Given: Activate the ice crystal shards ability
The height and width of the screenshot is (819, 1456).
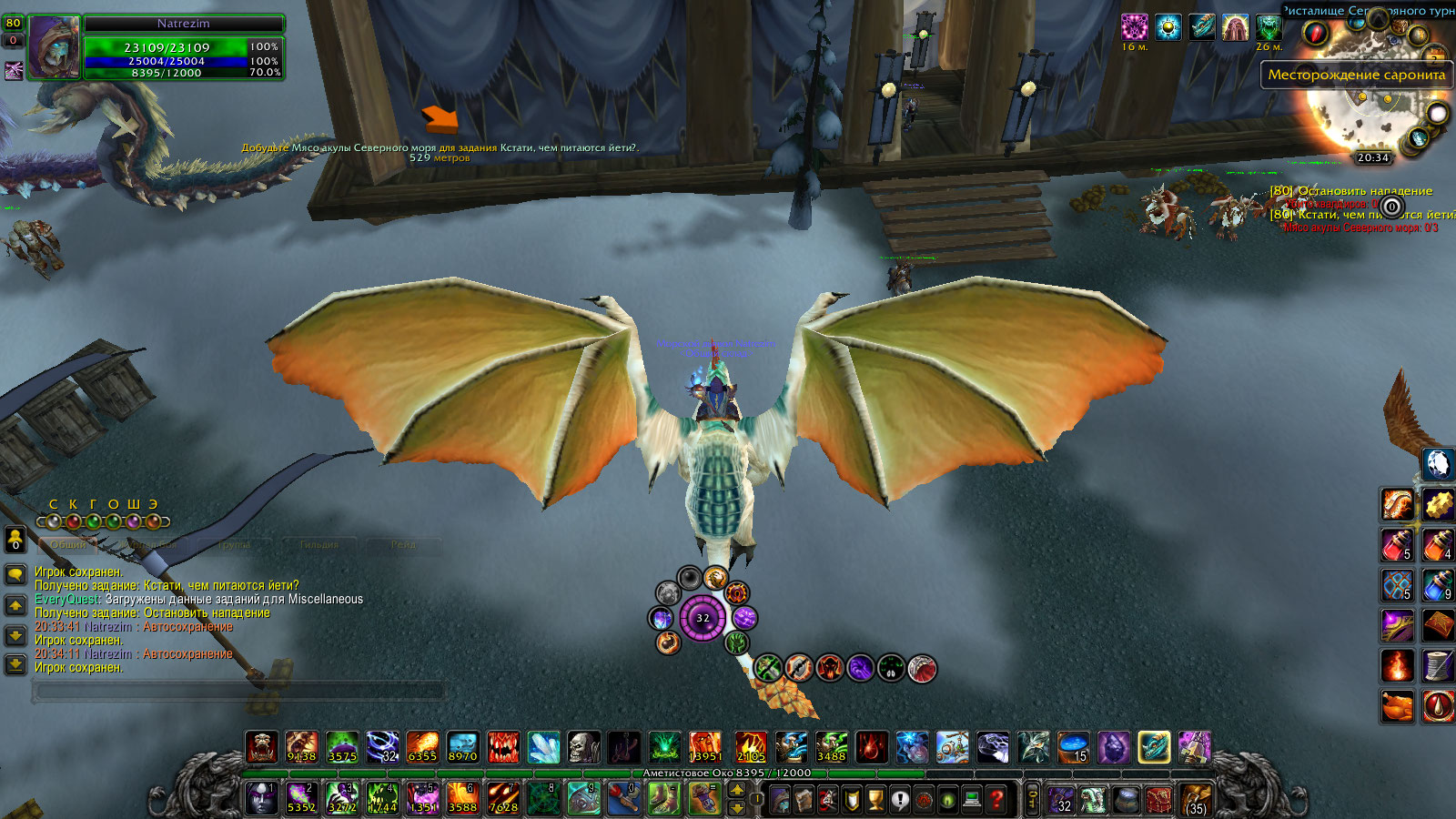Looking at the screenshot, I should pos(543,747).
